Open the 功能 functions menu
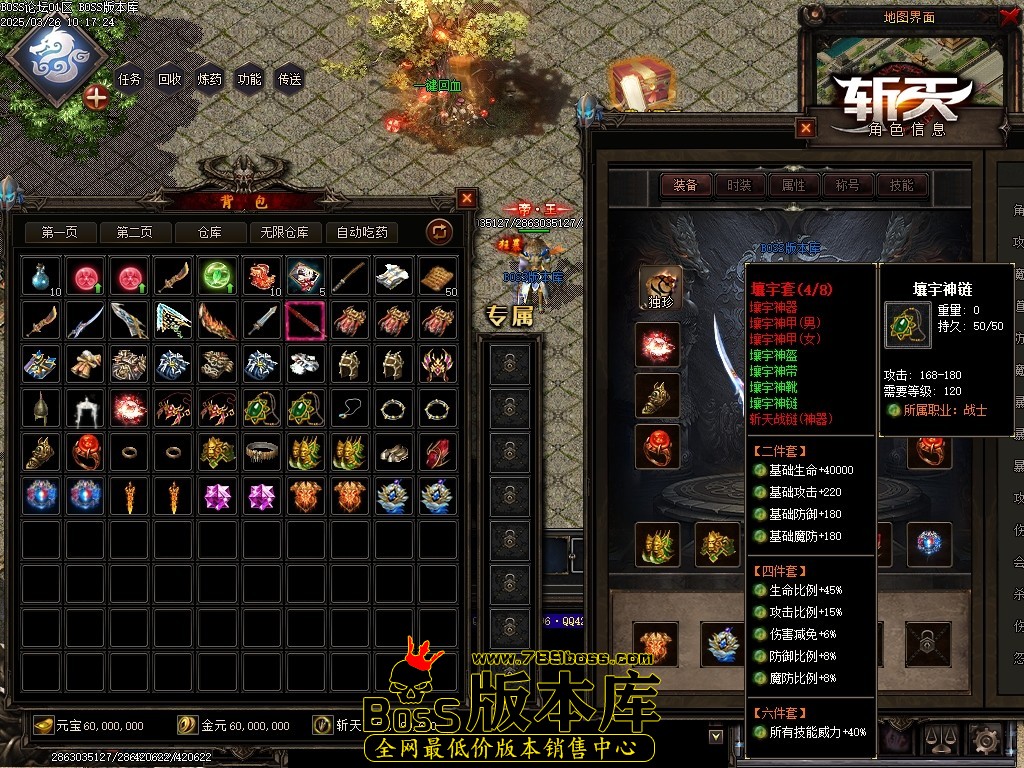This screenshot has width=1024, height=768. coord(250,80)
